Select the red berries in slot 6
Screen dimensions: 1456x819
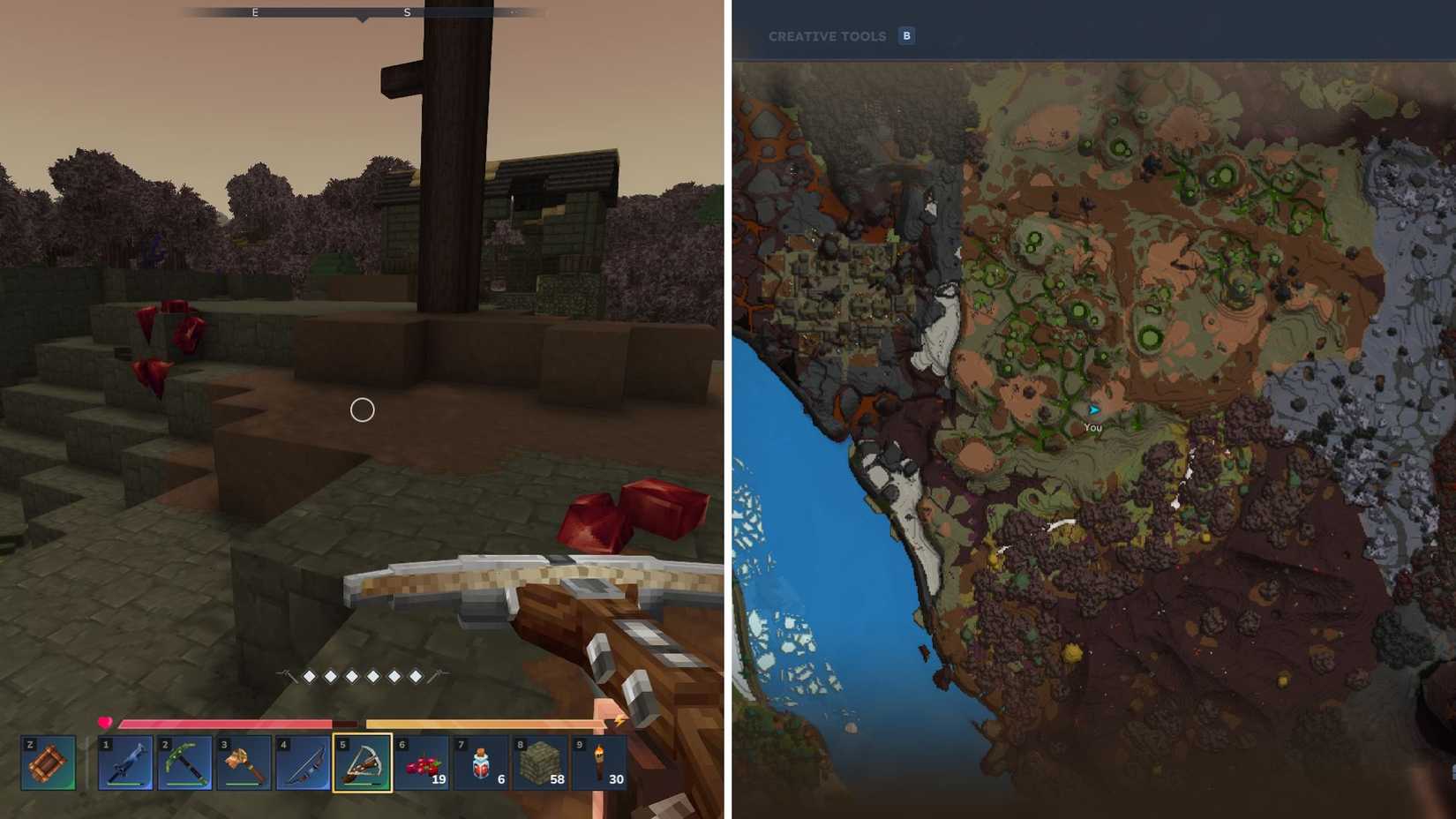point(422,764)
